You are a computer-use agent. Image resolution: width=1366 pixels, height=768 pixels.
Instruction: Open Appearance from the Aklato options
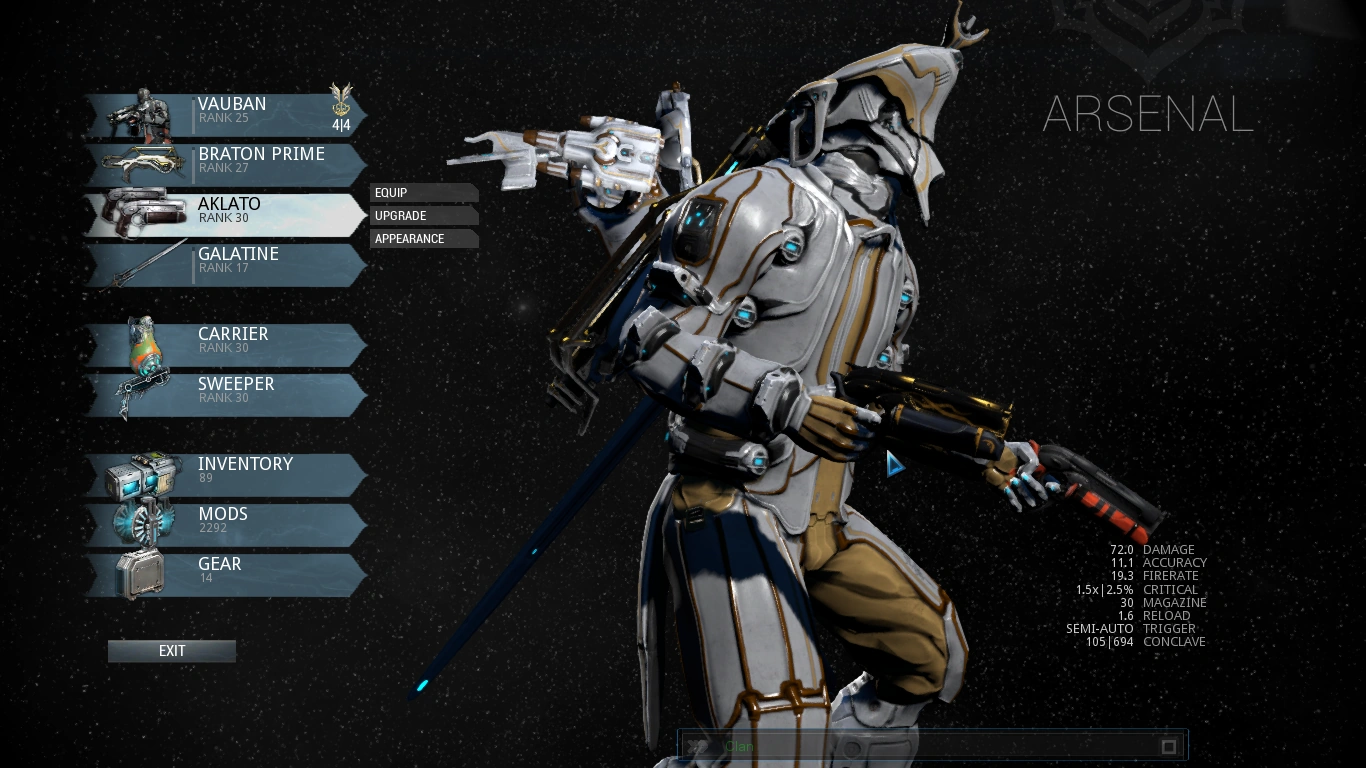pos(423,238)
